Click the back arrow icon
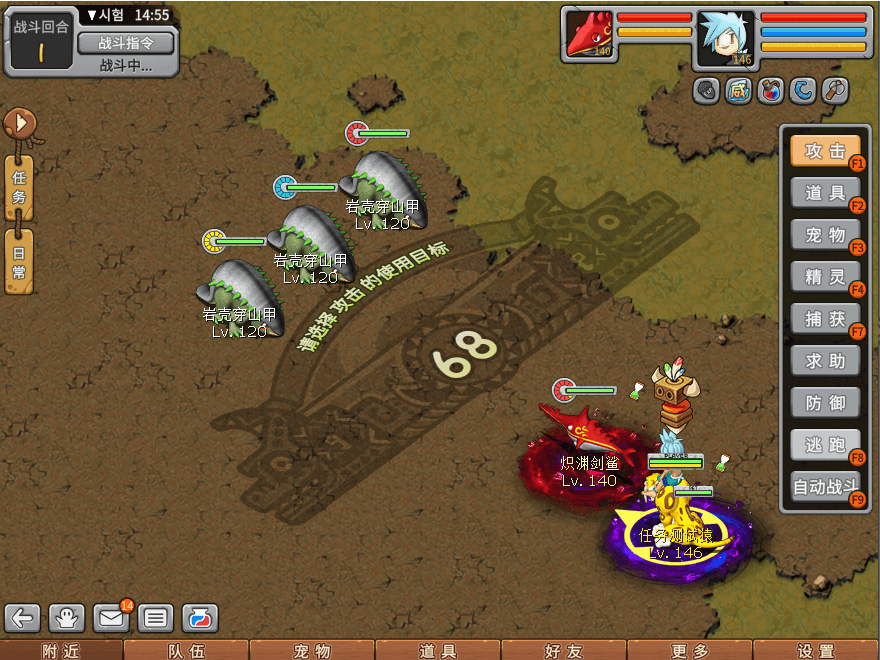Screen dimensions: 880x660 [x=23, y=617]
